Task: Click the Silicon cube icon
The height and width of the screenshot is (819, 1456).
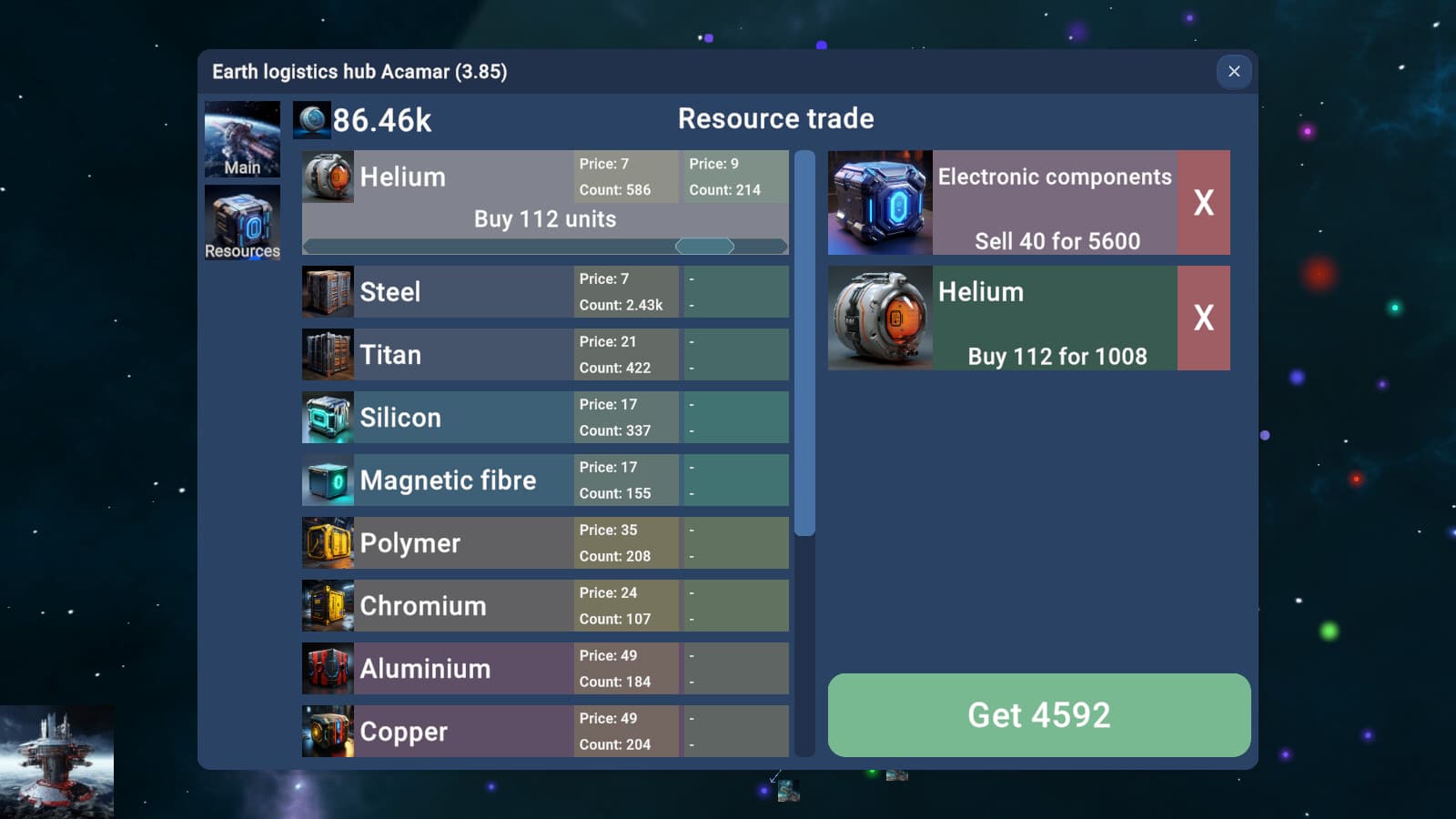Action: [328, 417]
